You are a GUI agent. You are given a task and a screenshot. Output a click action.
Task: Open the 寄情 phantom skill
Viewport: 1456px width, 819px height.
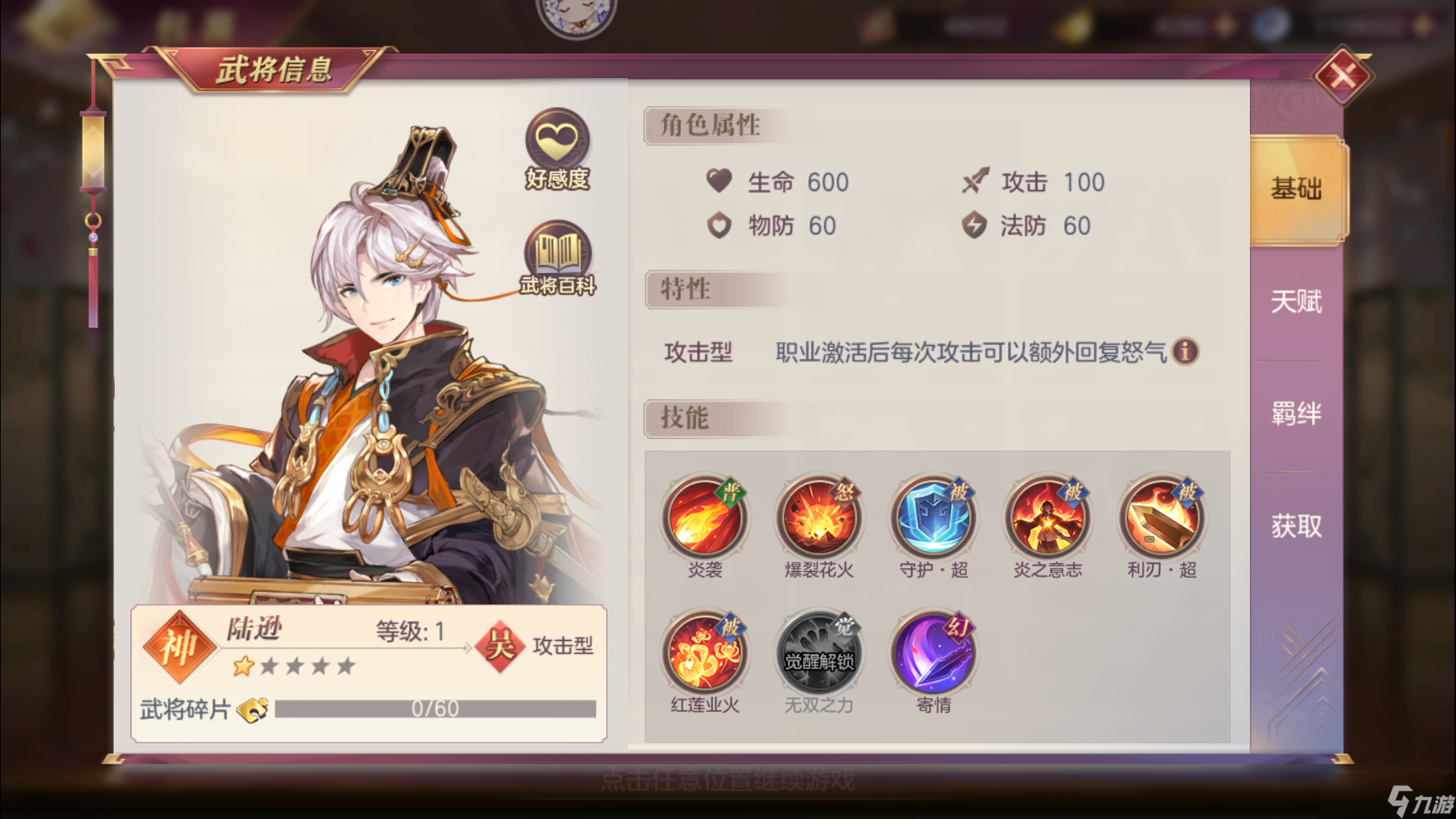click(934, 654)
